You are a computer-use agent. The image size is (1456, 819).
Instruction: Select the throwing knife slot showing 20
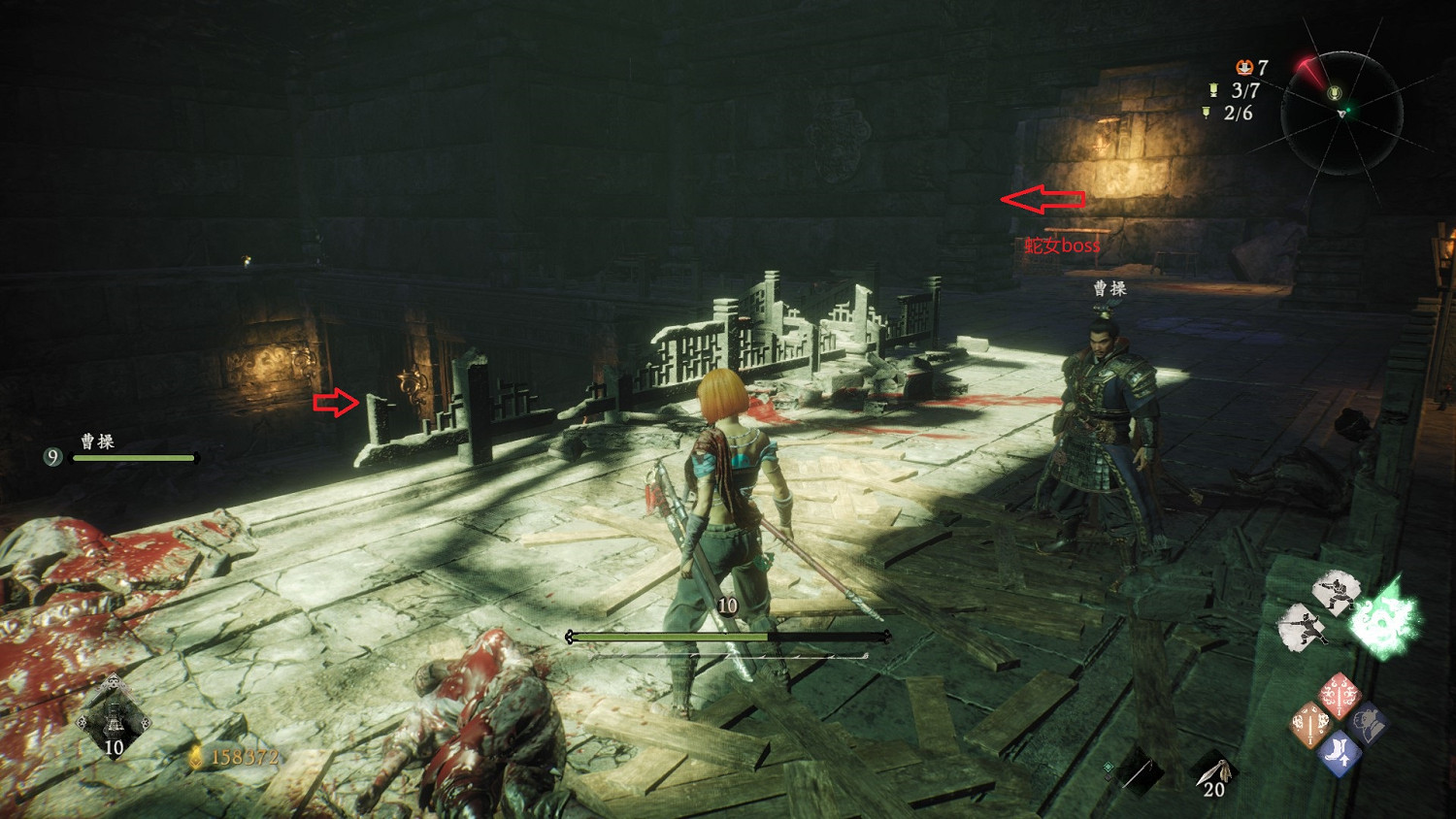(x=1215, y=775)
